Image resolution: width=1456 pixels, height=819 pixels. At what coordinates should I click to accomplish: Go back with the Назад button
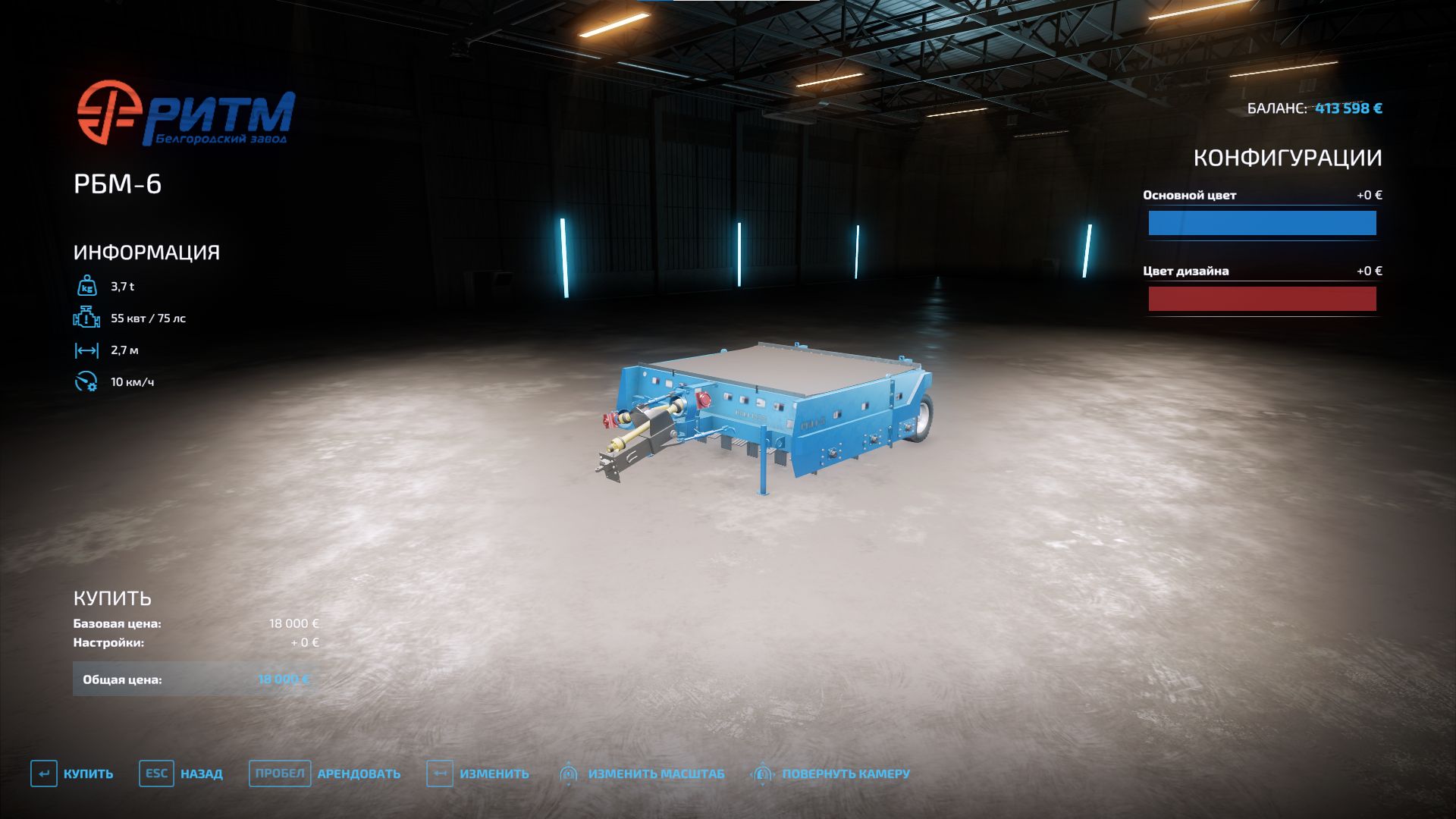181,773
